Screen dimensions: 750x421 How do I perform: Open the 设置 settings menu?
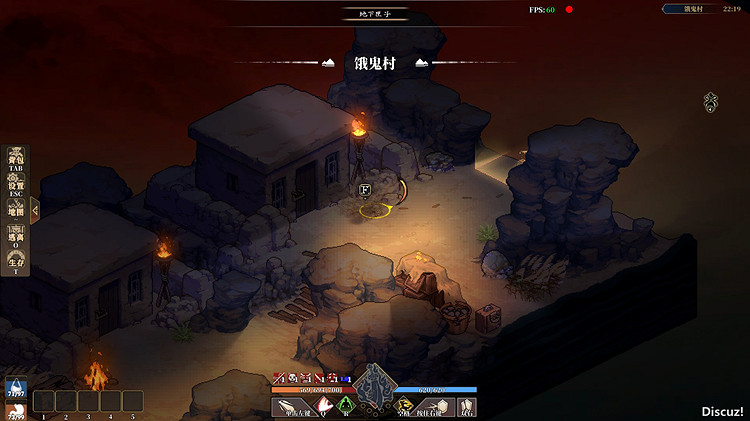coord(16,185)
